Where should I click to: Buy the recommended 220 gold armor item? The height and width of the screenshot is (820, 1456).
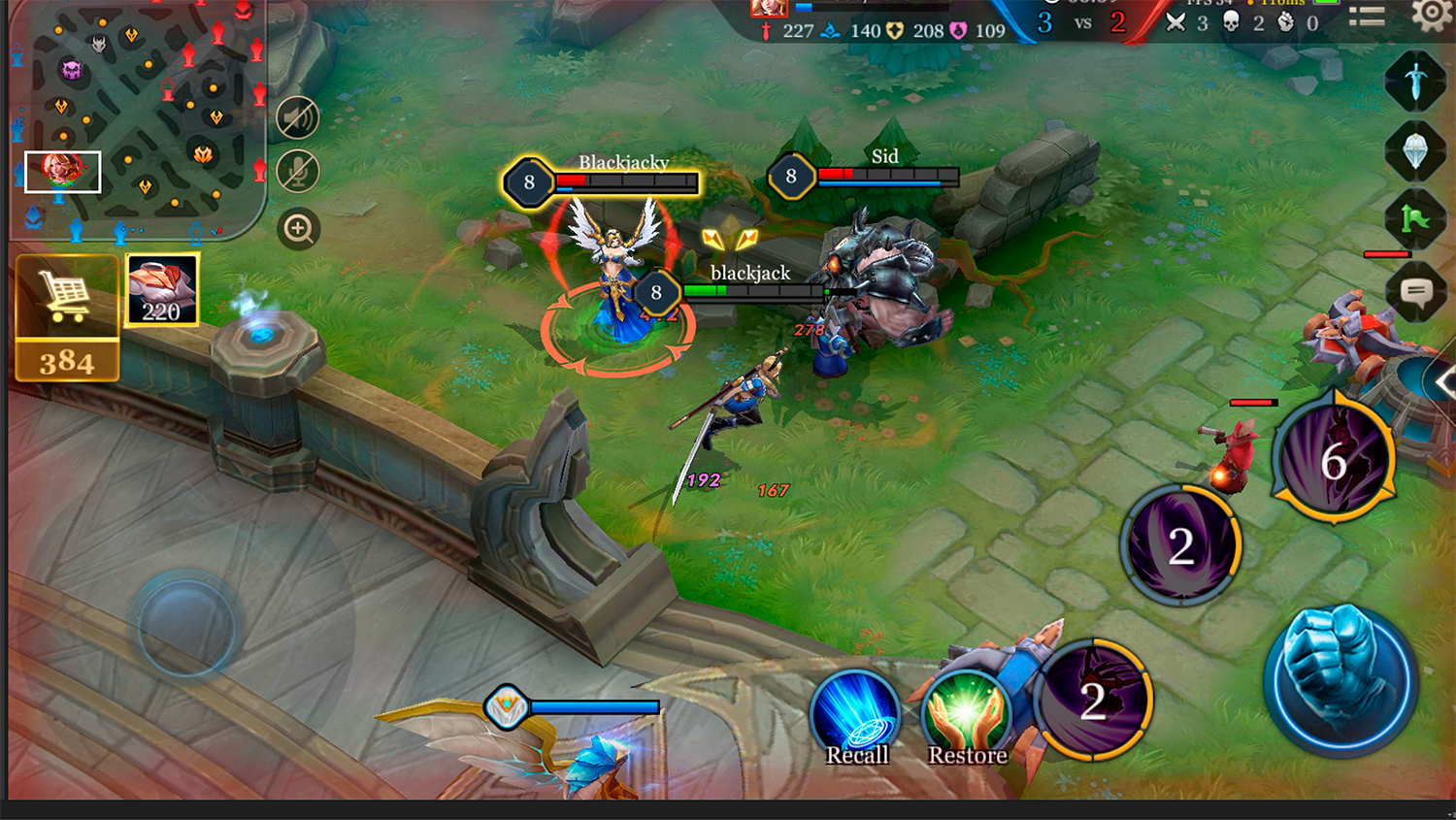[x=162, y=289]
